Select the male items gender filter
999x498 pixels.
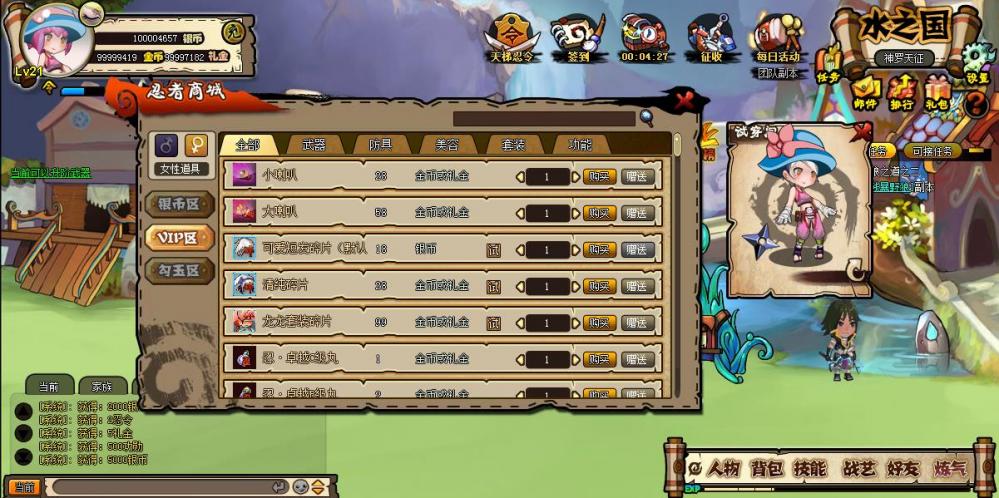pos(166,146)
